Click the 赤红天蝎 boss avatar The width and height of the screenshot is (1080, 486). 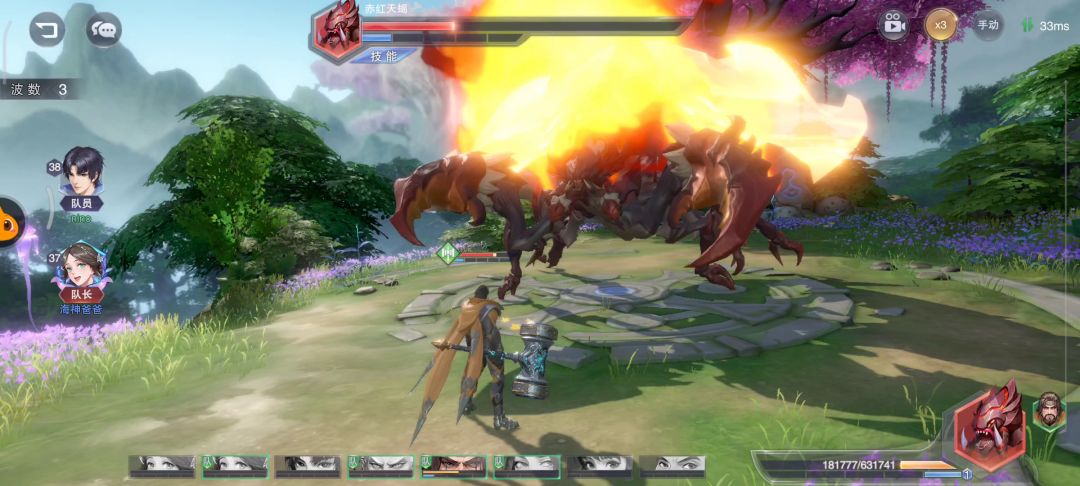point(337,28)
